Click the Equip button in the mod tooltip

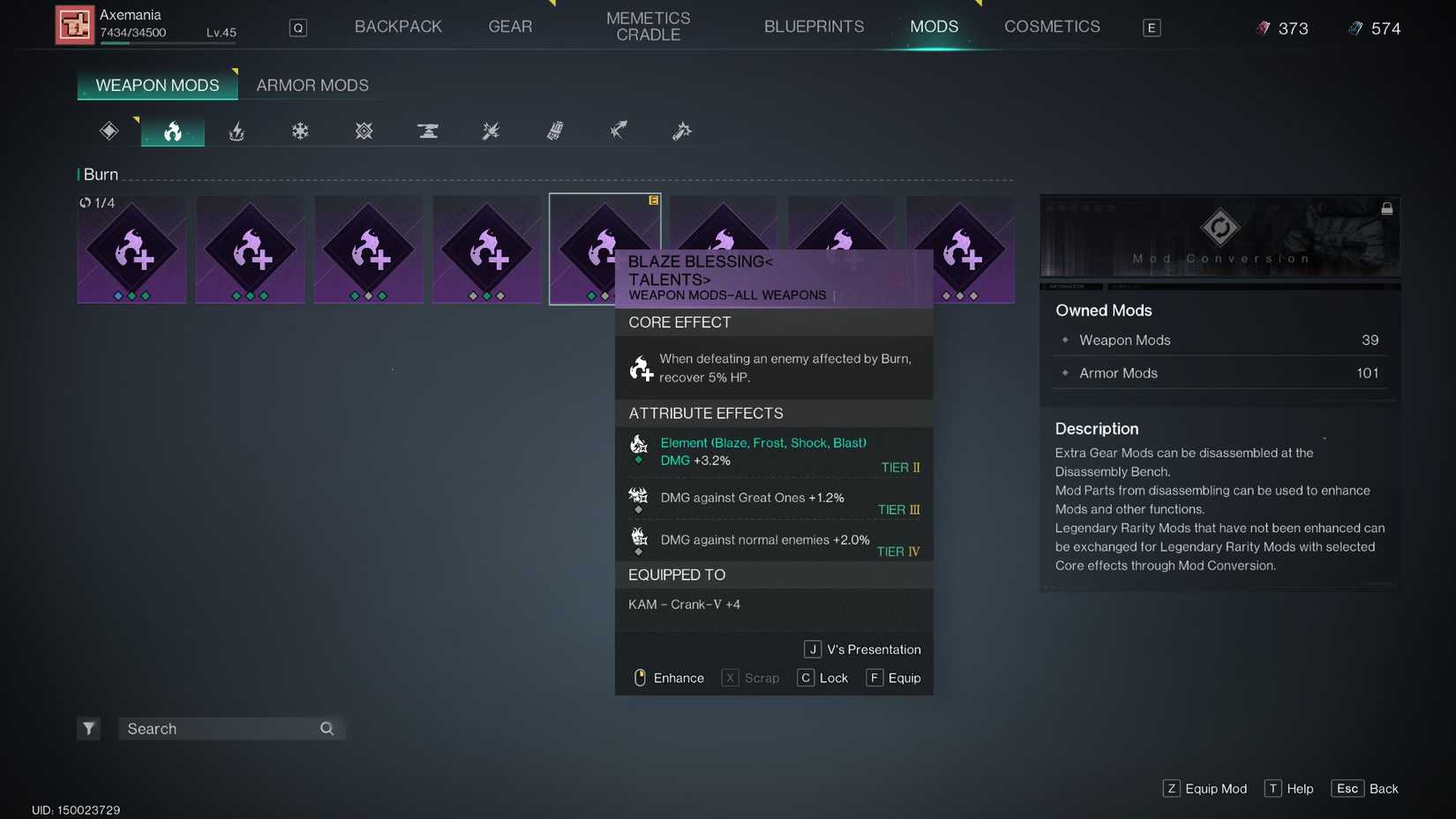[x=894, y=678]
